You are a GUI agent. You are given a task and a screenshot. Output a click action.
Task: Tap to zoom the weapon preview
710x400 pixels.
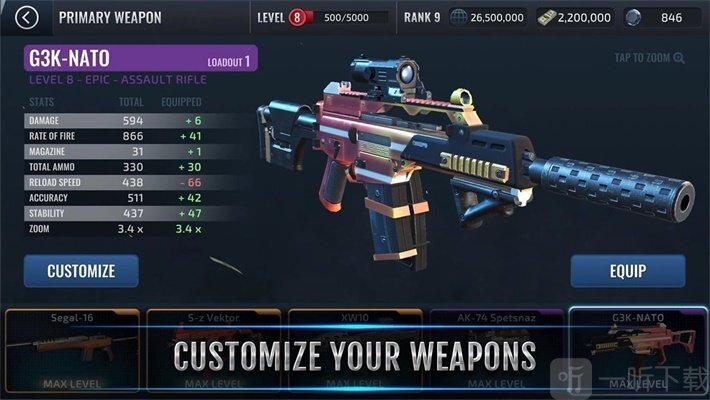650,58
